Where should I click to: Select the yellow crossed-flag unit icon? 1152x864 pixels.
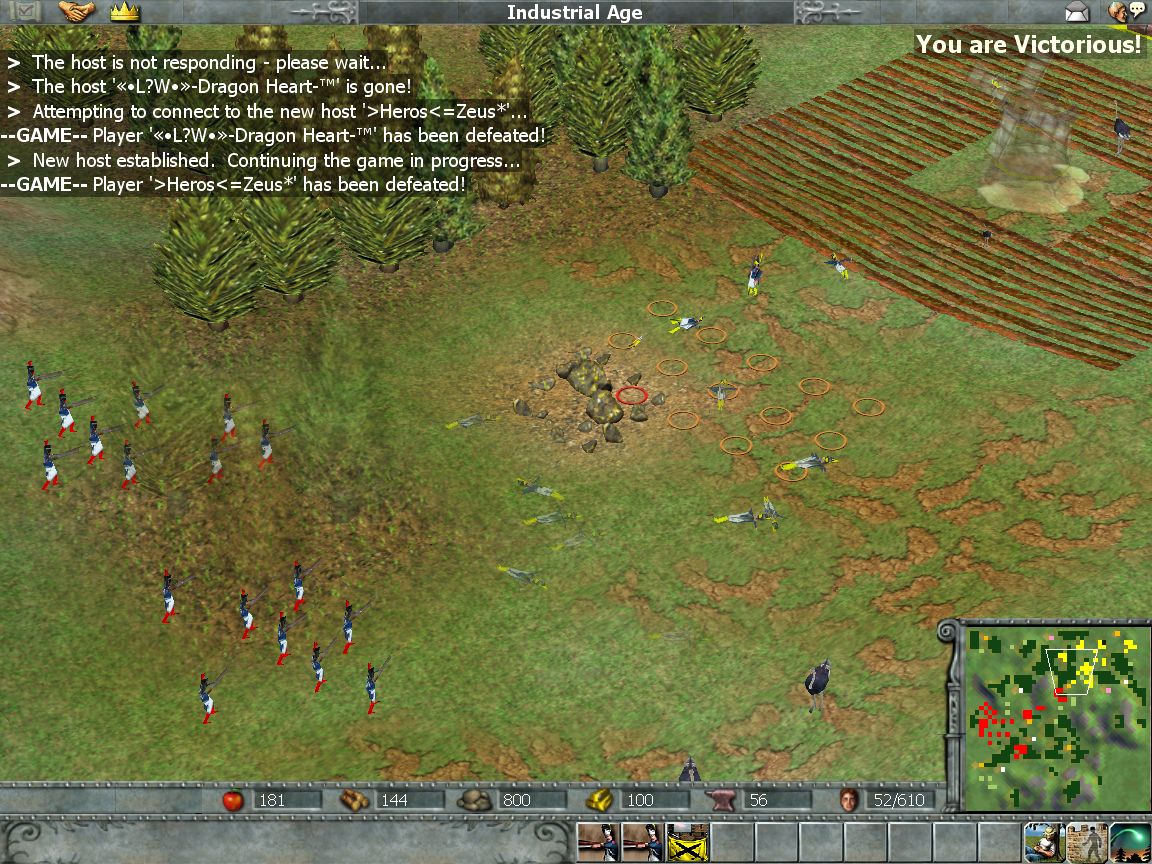(687, 843)
